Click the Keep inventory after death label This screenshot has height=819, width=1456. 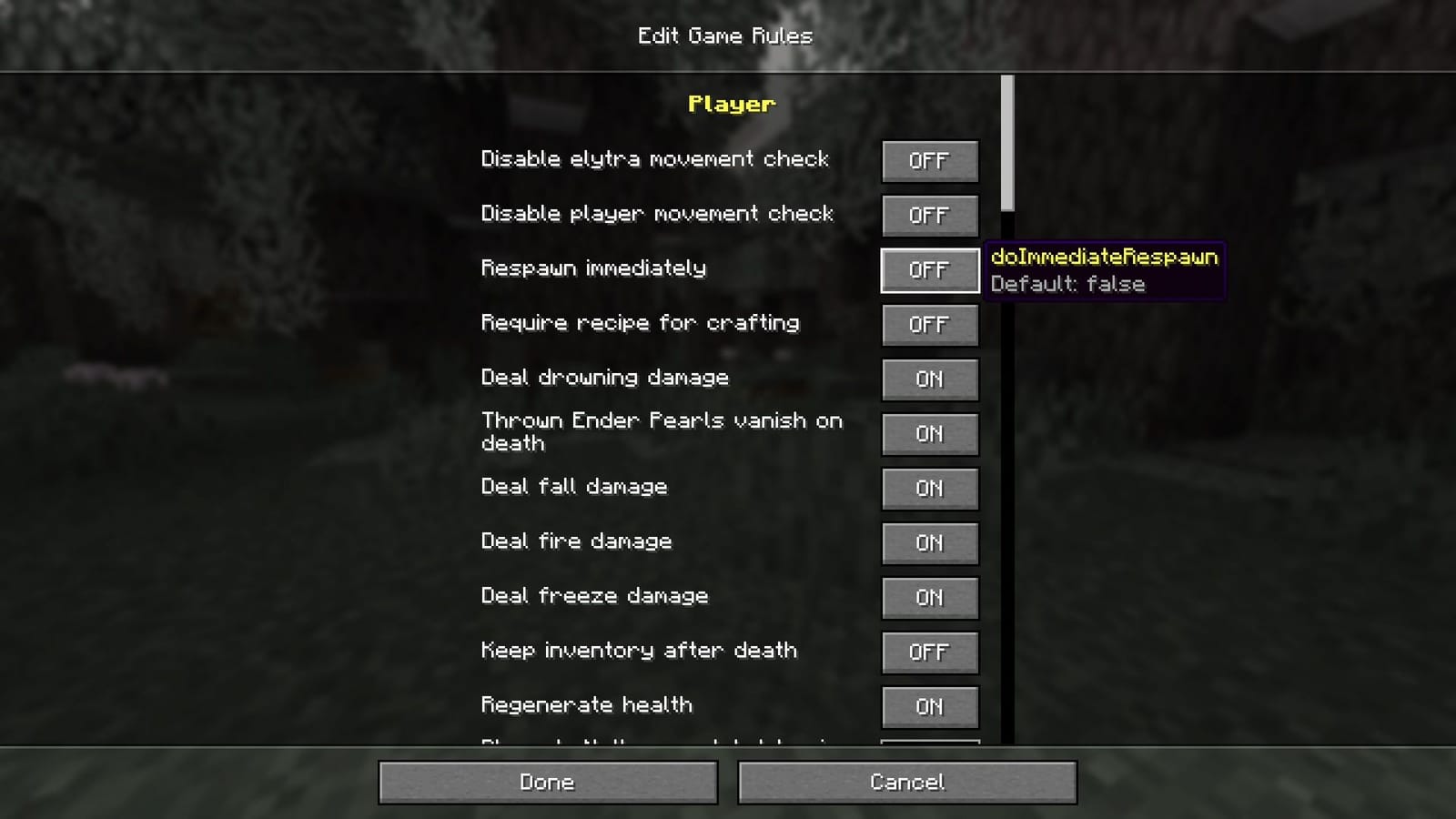point(639,652)
